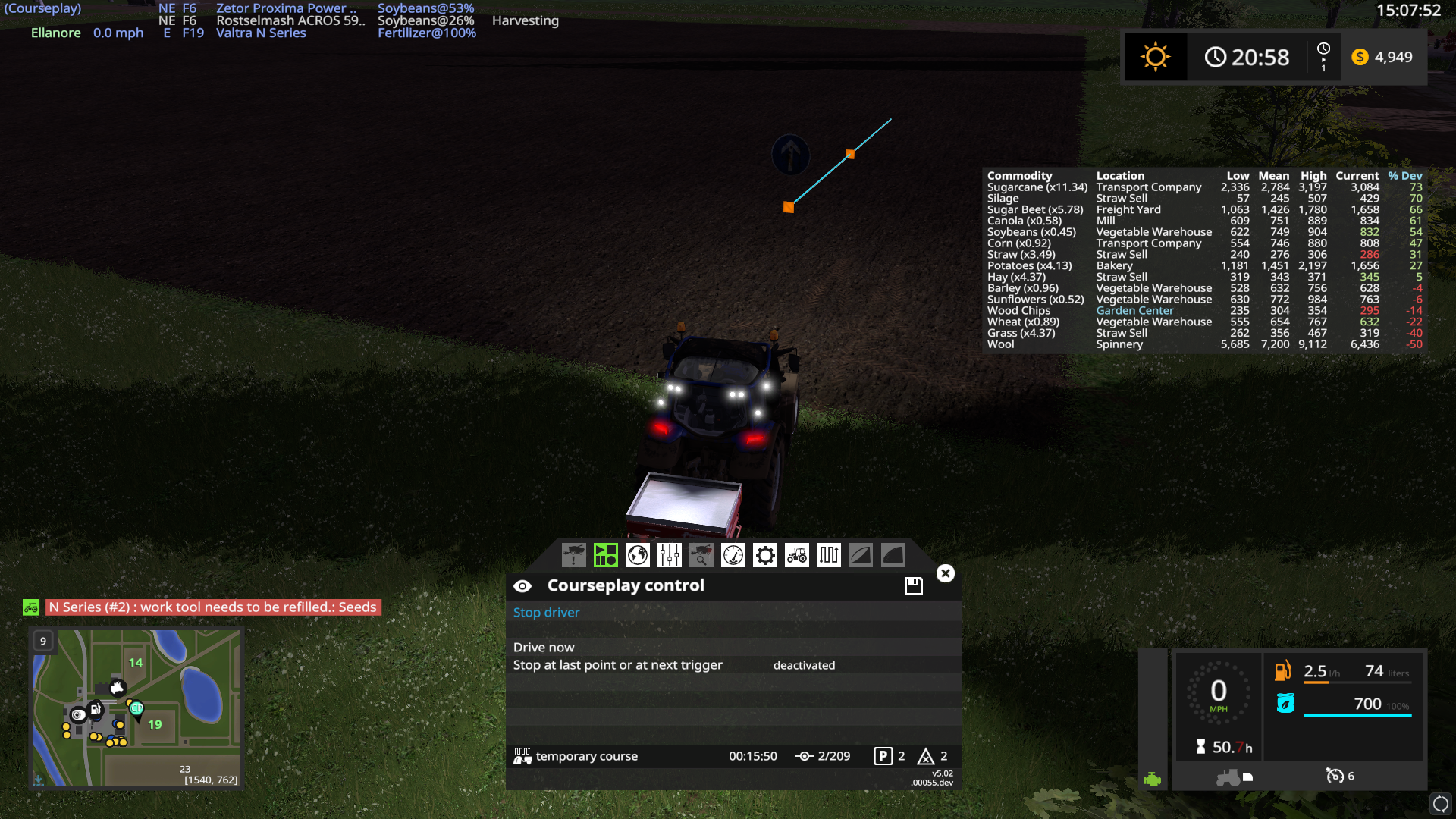
Task: Select the sliders fine-tuning settings icon
Action: pos(669,554)
